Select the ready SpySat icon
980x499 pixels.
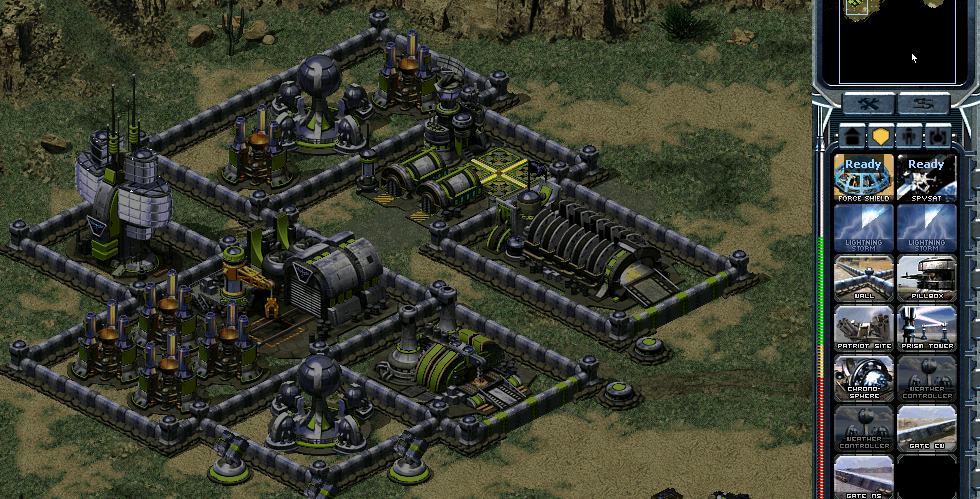tap(926, 177)
